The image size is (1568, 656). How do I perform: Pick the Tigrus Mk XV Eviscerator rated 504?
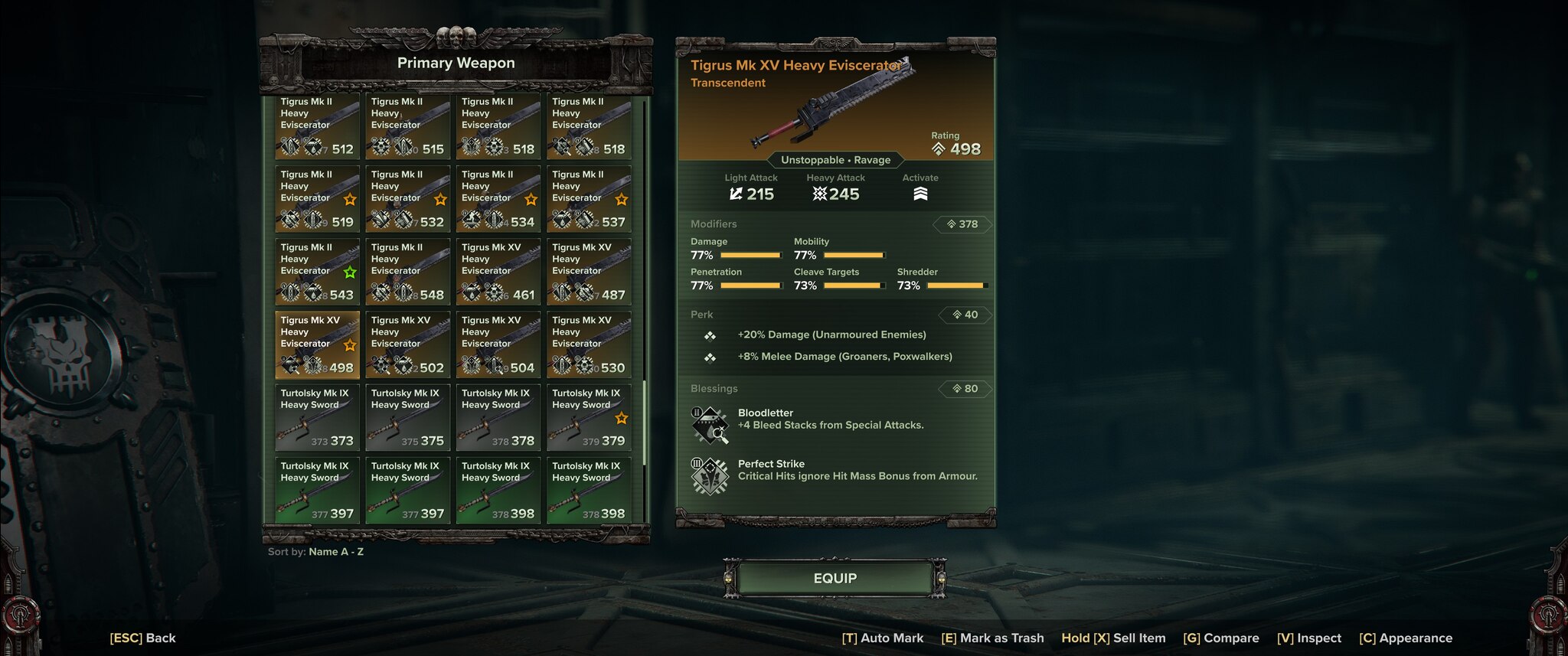[x=498, y=344]
